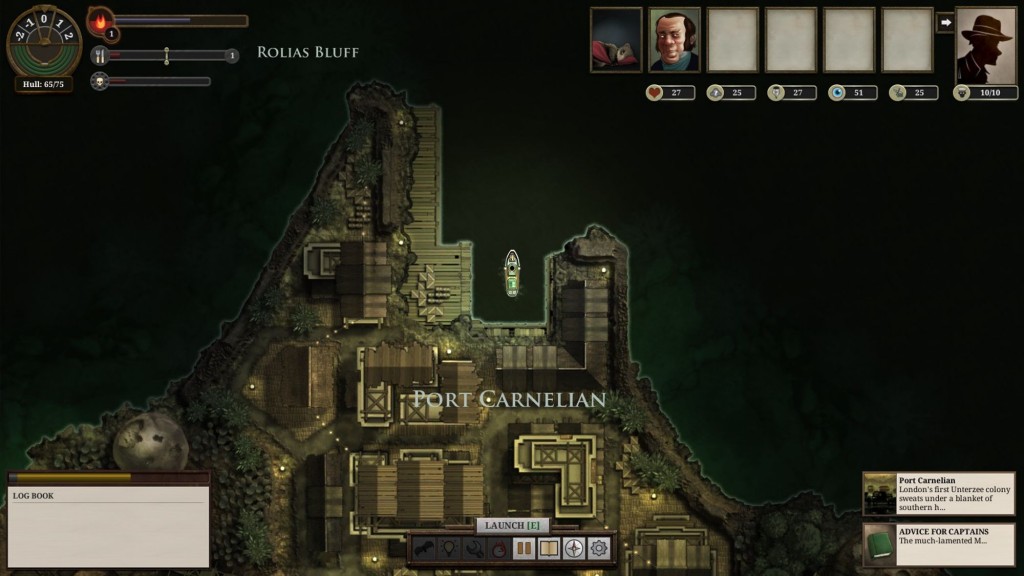Click the white arrow beside the captain

(x=945, y=22)
